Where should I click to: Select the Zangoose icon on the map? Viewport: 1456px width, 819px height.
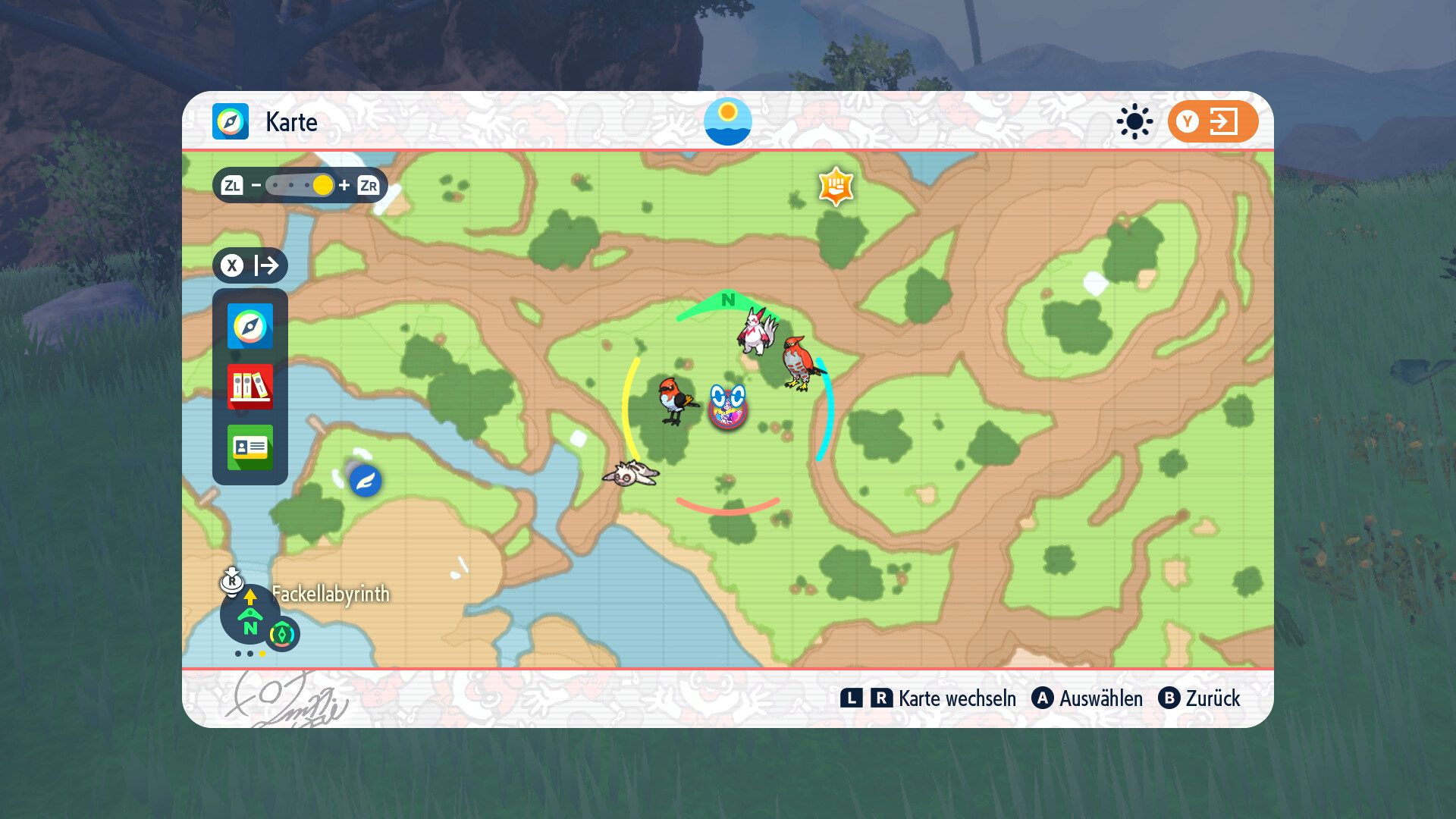[x=758, y=331]
